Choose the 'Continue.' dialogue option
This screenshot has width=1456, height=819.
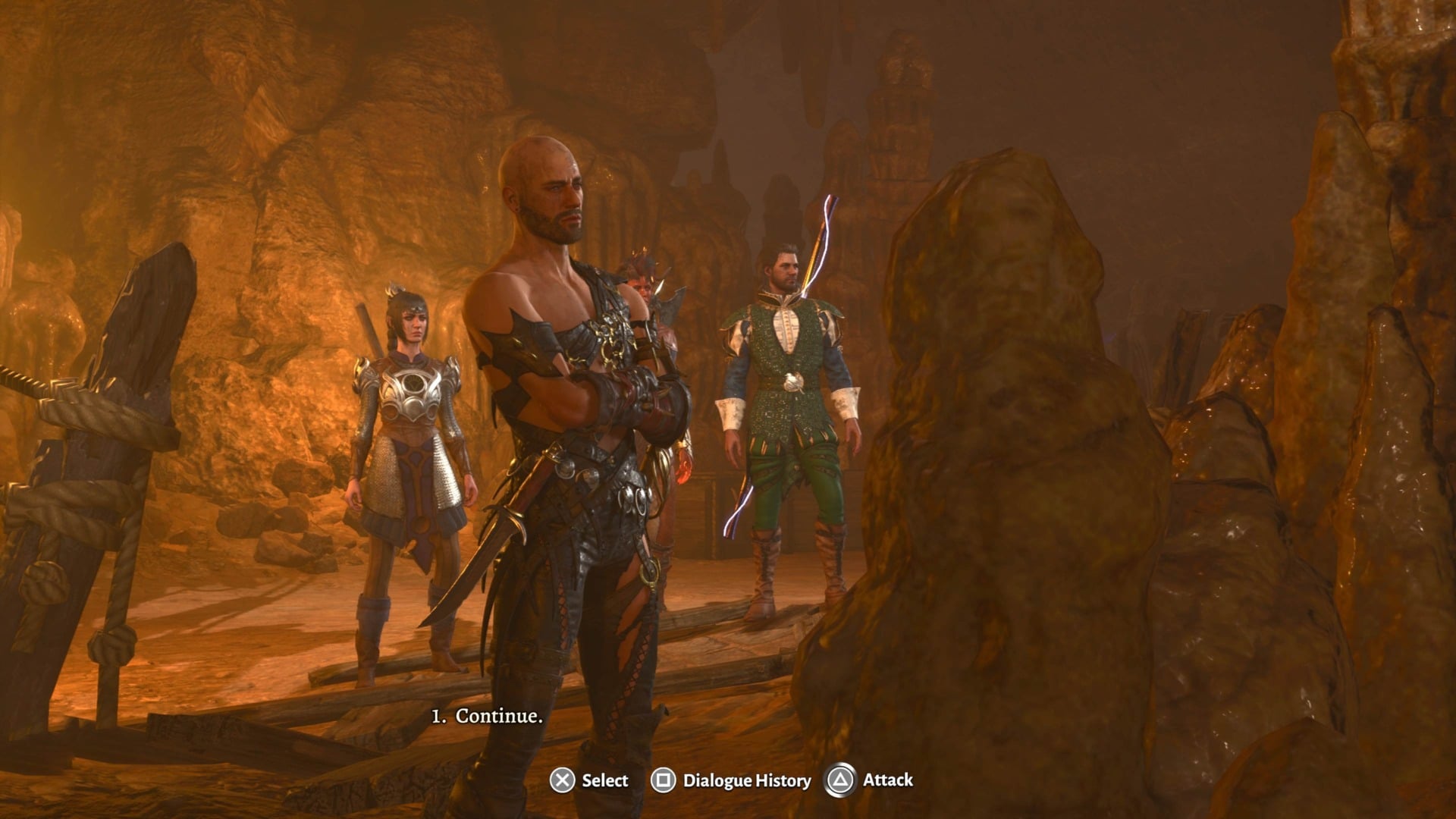tap(488, 714)
